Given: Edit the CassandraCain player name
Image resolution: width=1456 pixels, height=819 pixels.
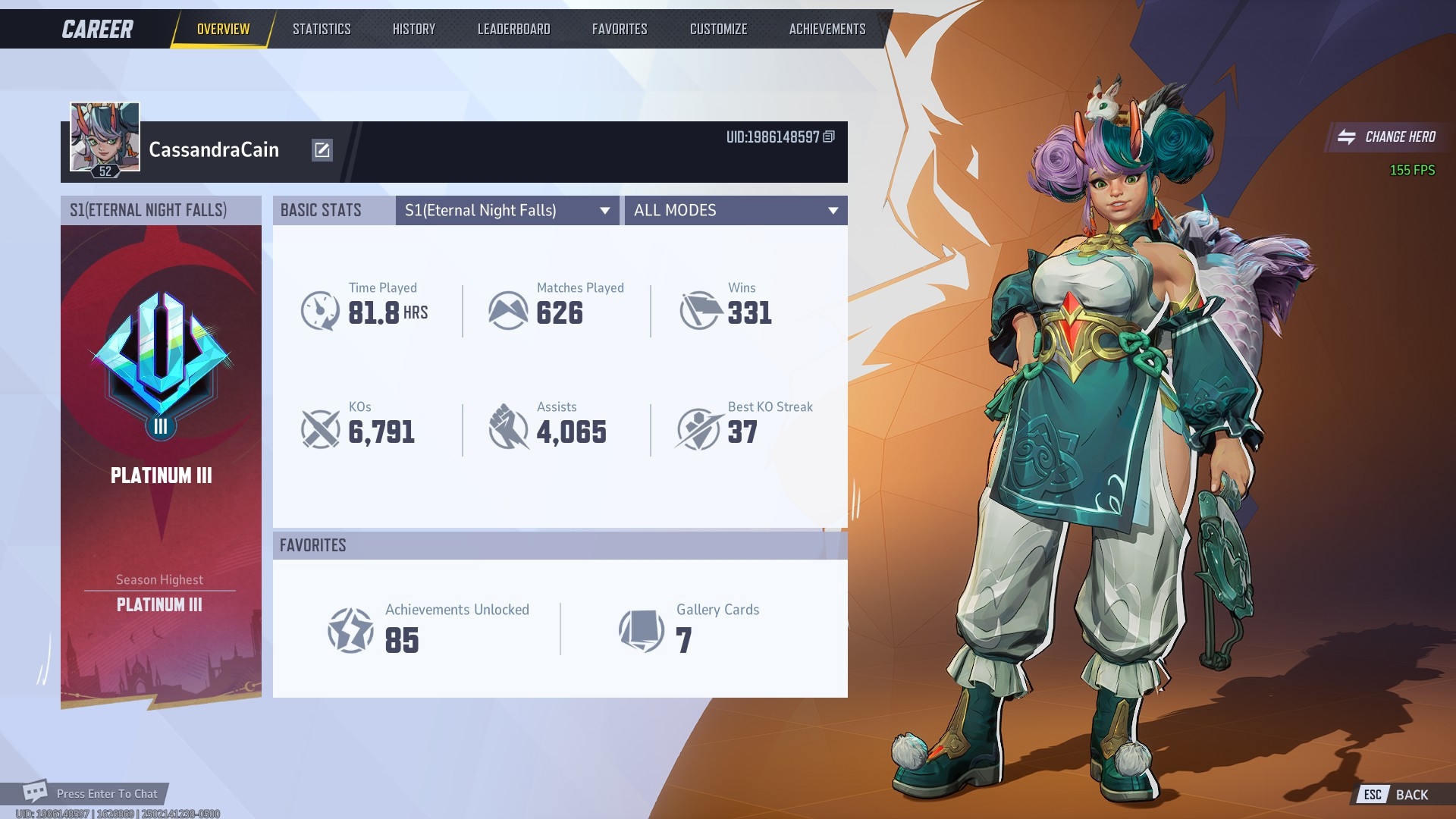Looking at the screenshot, I should 322,150.
